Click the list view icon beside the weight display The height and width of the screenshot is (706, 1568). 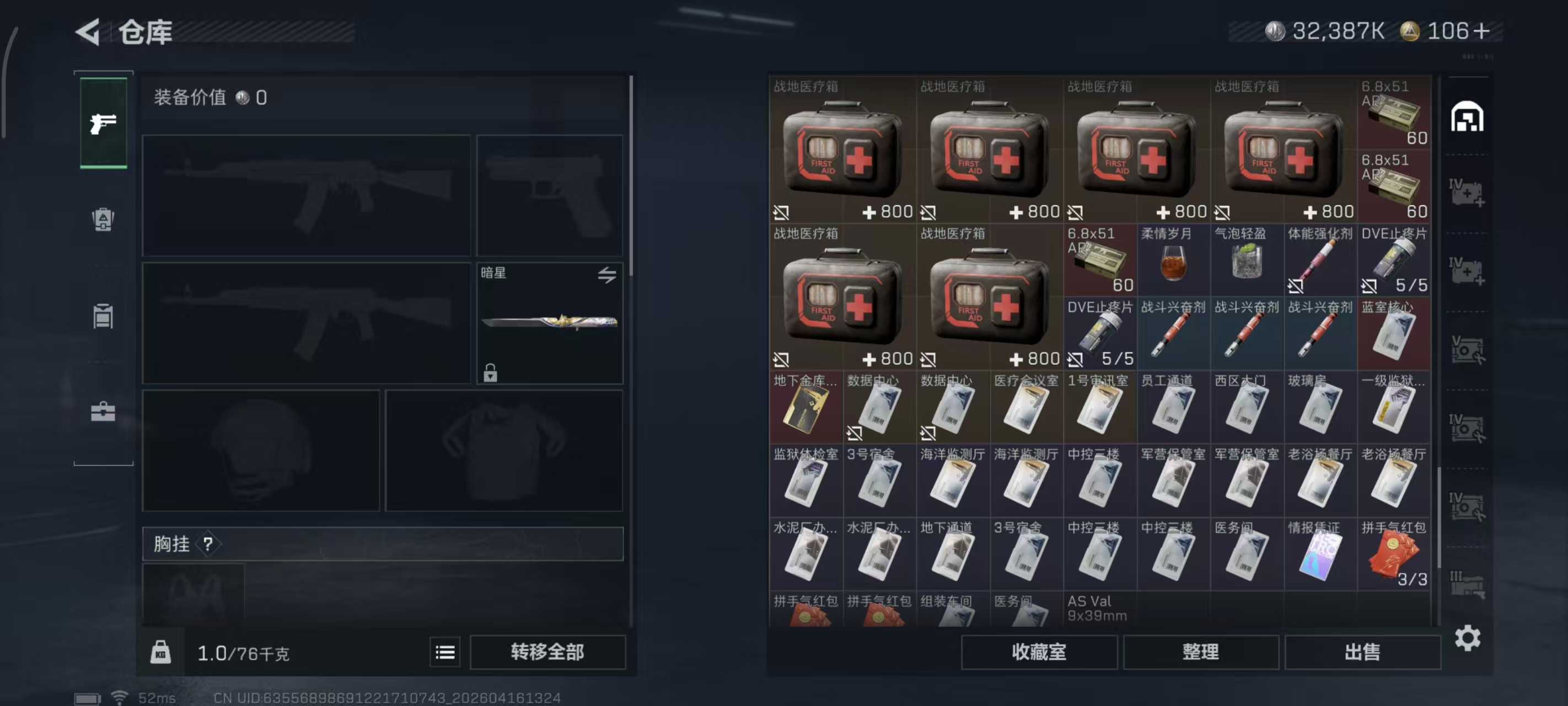tap(445, 652)
